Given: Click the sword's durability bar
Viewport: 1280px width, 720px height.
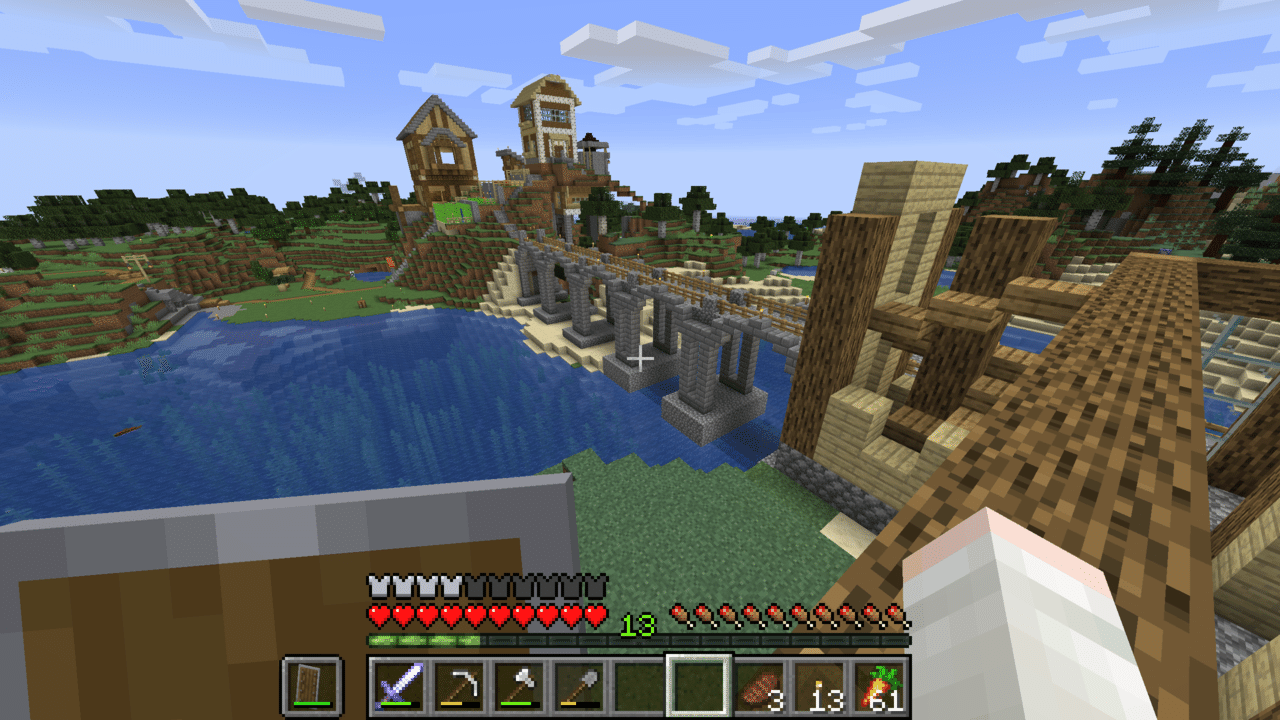Looking at the screenshot, I should coord(397,704).
